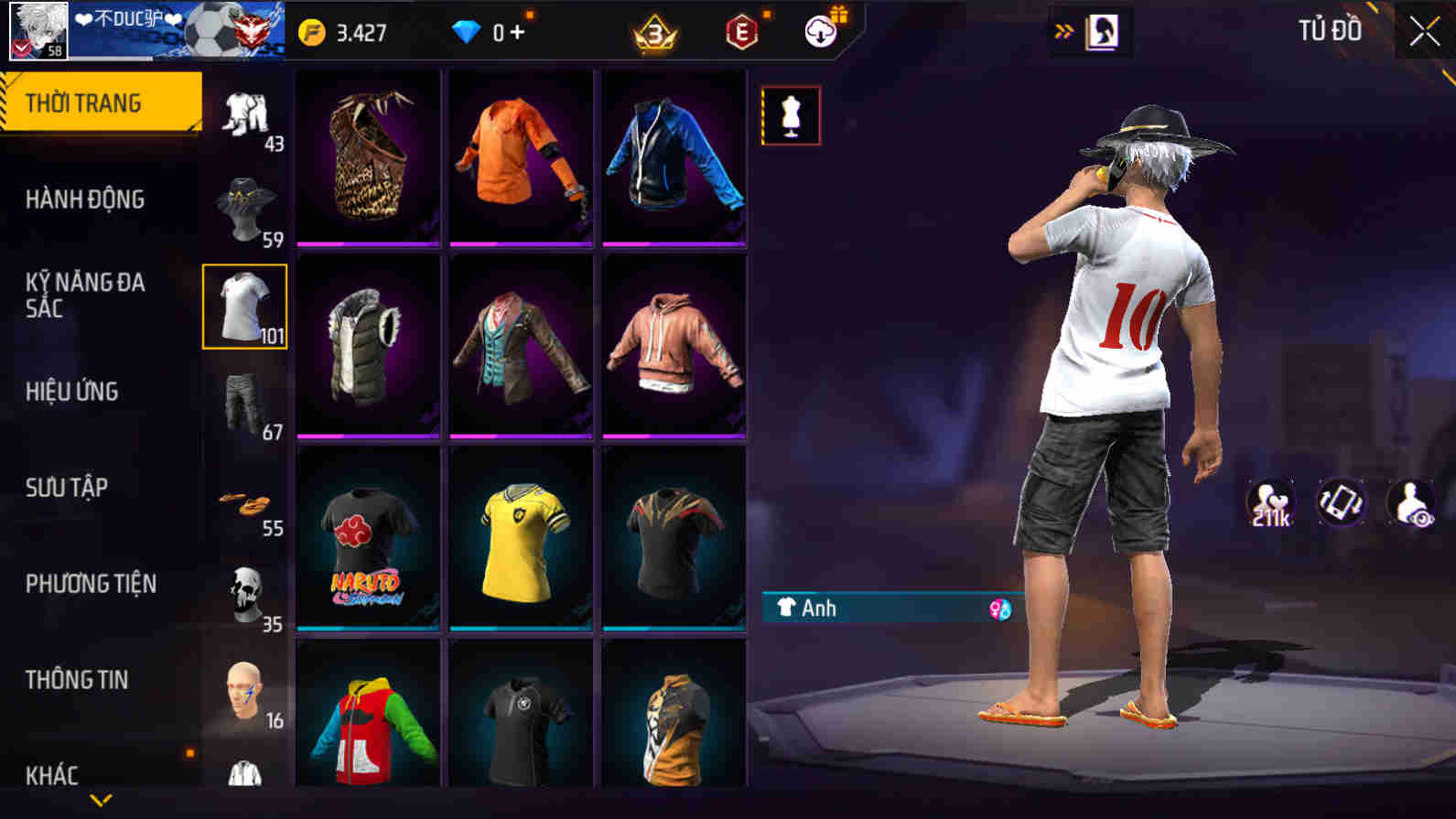Click the 211k likes heart icon
Image resolution: width=1456 pixels, height=819 pixels.
[x=1272, y=502]
